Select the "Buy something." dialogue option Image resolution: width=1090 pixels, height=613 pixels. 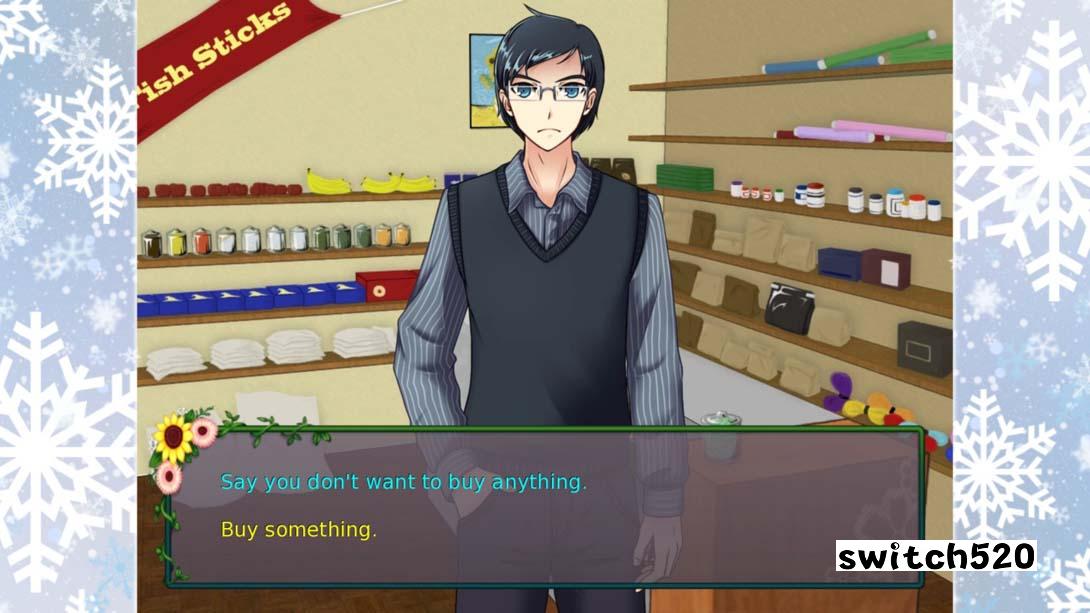click(x=298, y=530)
